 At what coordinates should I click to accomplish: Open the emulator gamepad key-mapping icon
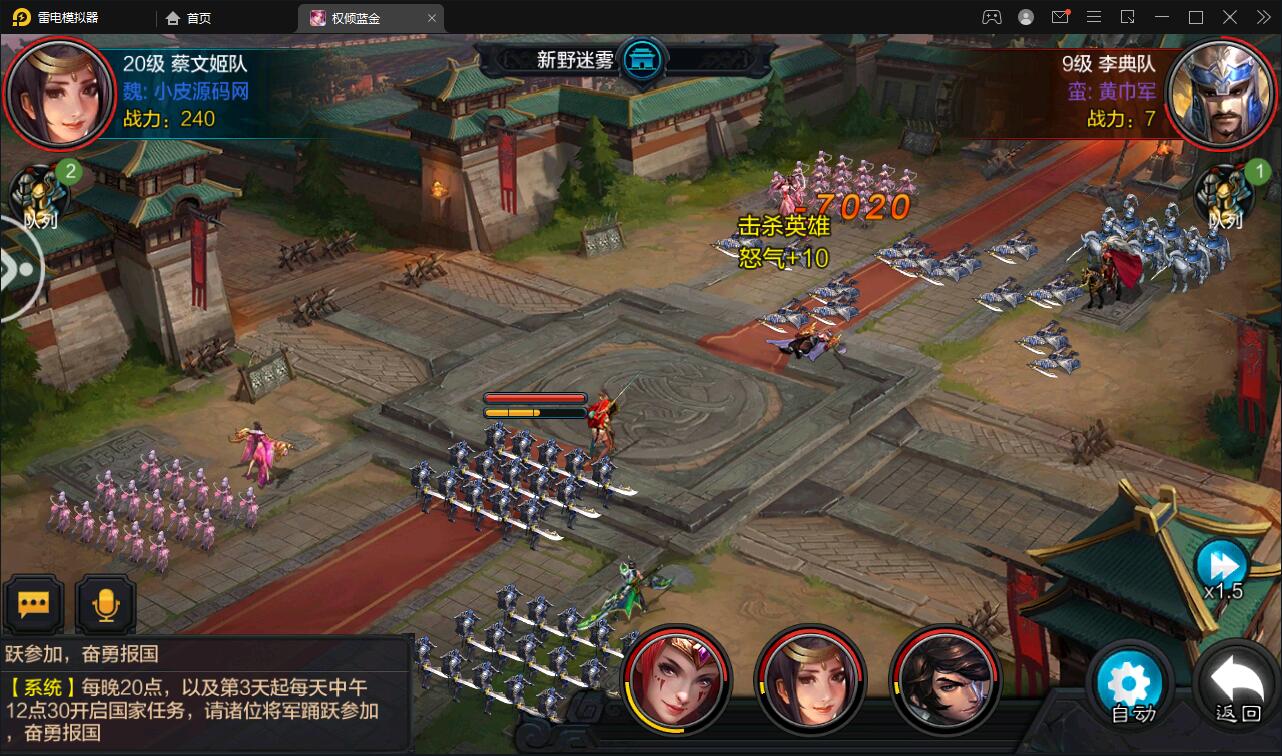point(993,17)
